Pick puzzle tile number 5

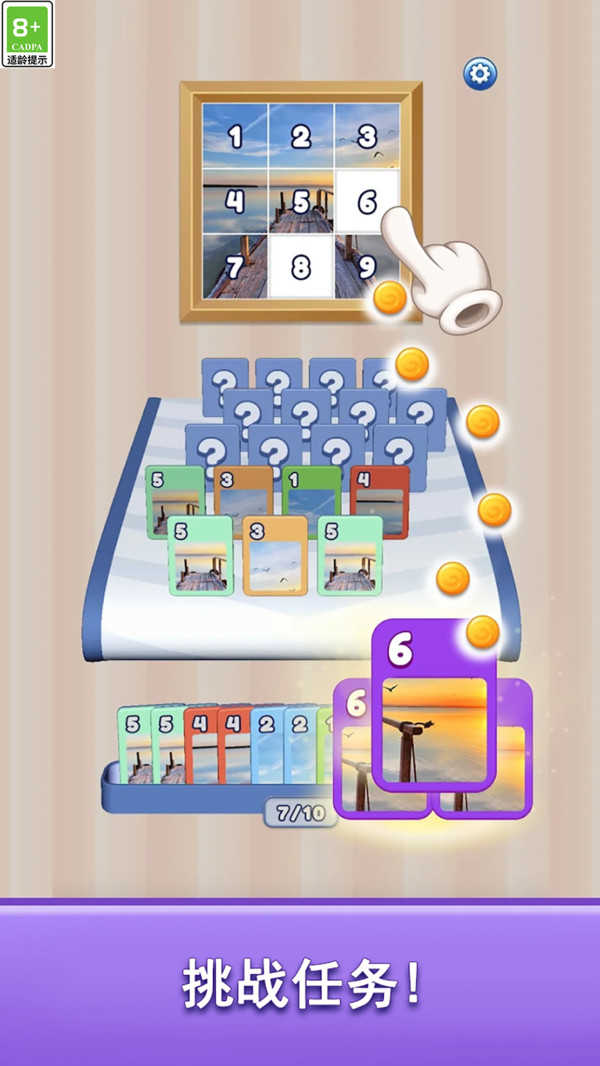(x=301, y=201)
